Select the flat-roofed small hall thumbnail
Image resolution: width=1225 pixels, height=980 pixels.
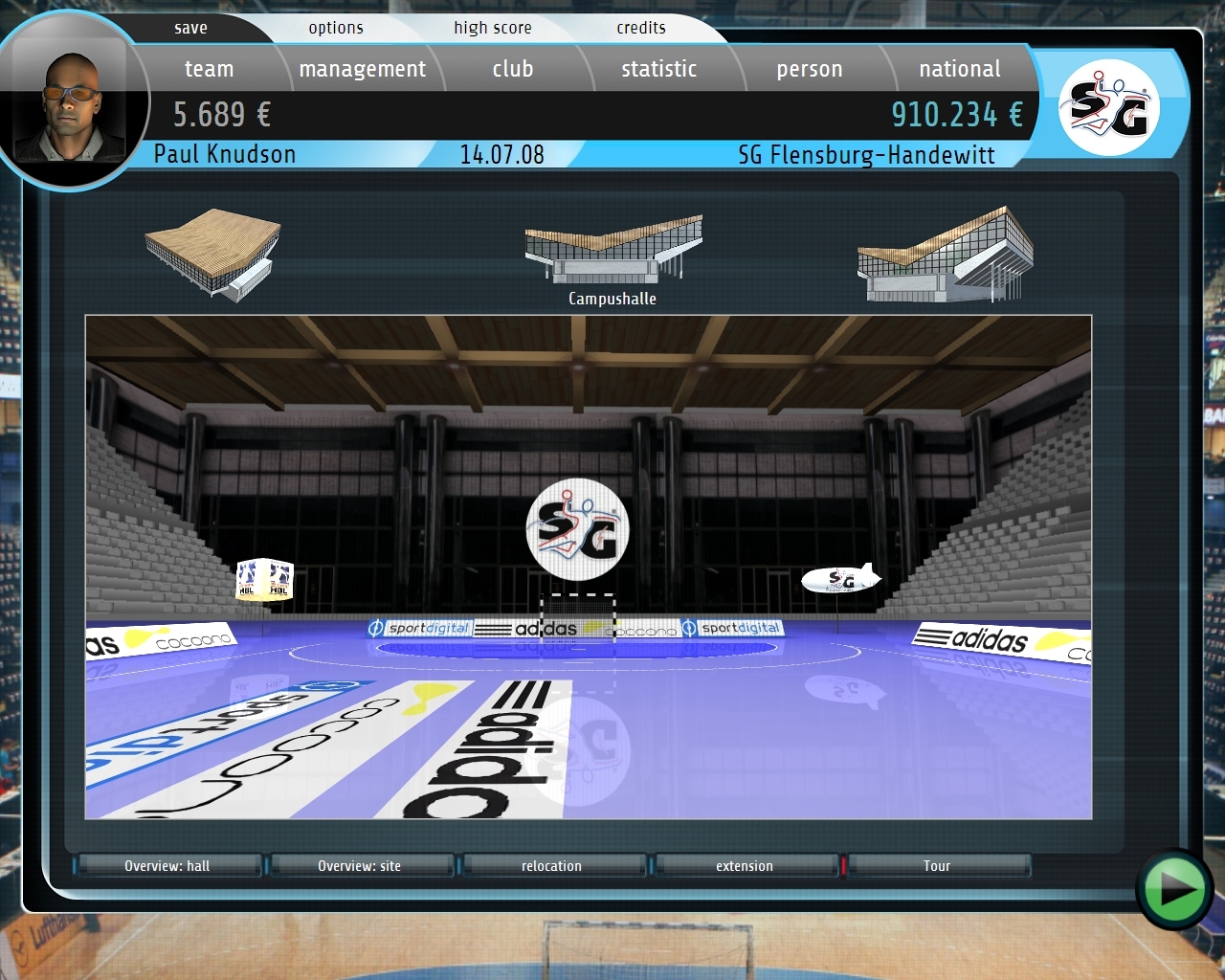tap(213, 252)
